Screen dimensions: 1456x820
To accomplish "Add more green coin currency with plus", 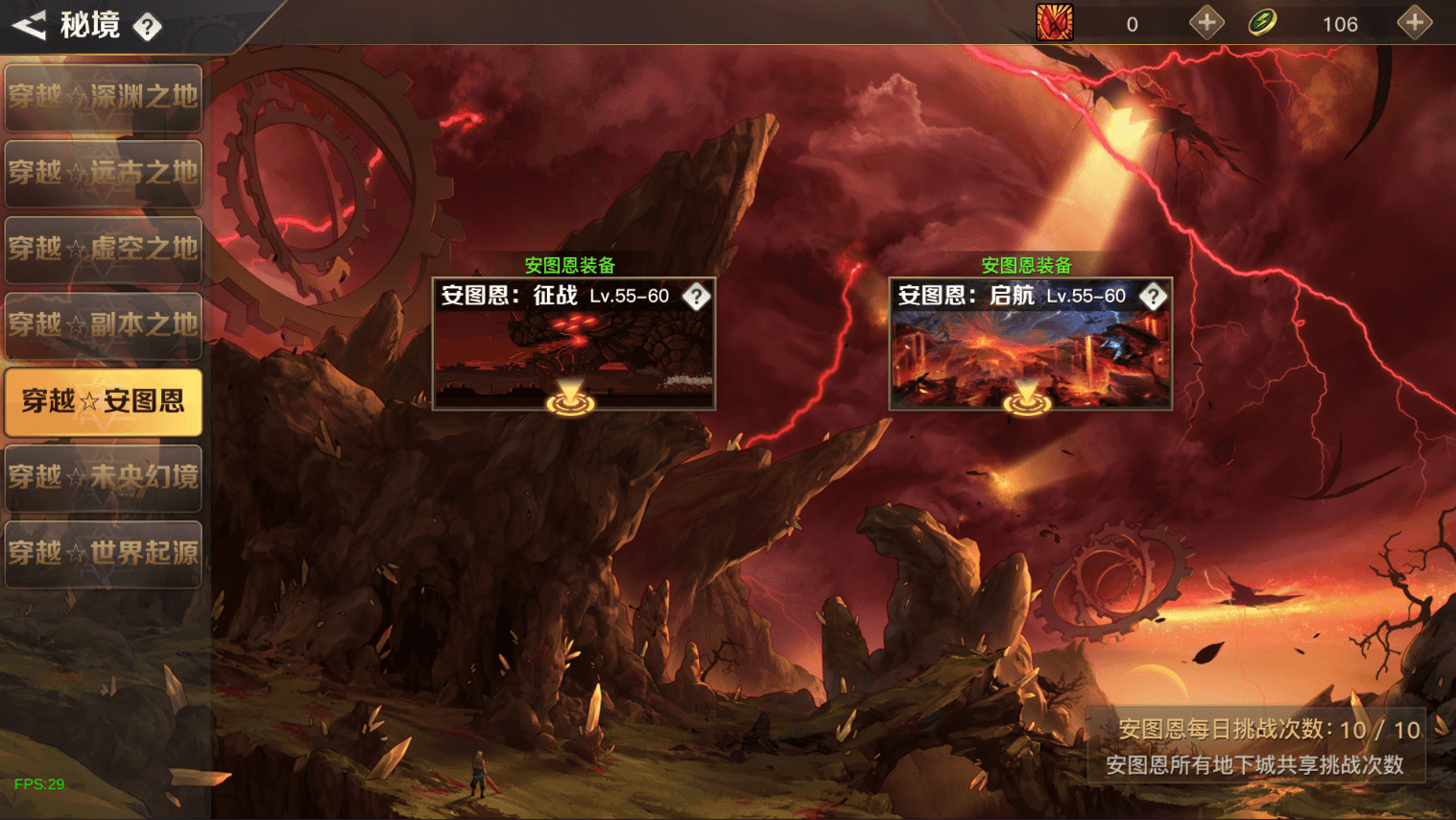I will (x=1414, y=23).
